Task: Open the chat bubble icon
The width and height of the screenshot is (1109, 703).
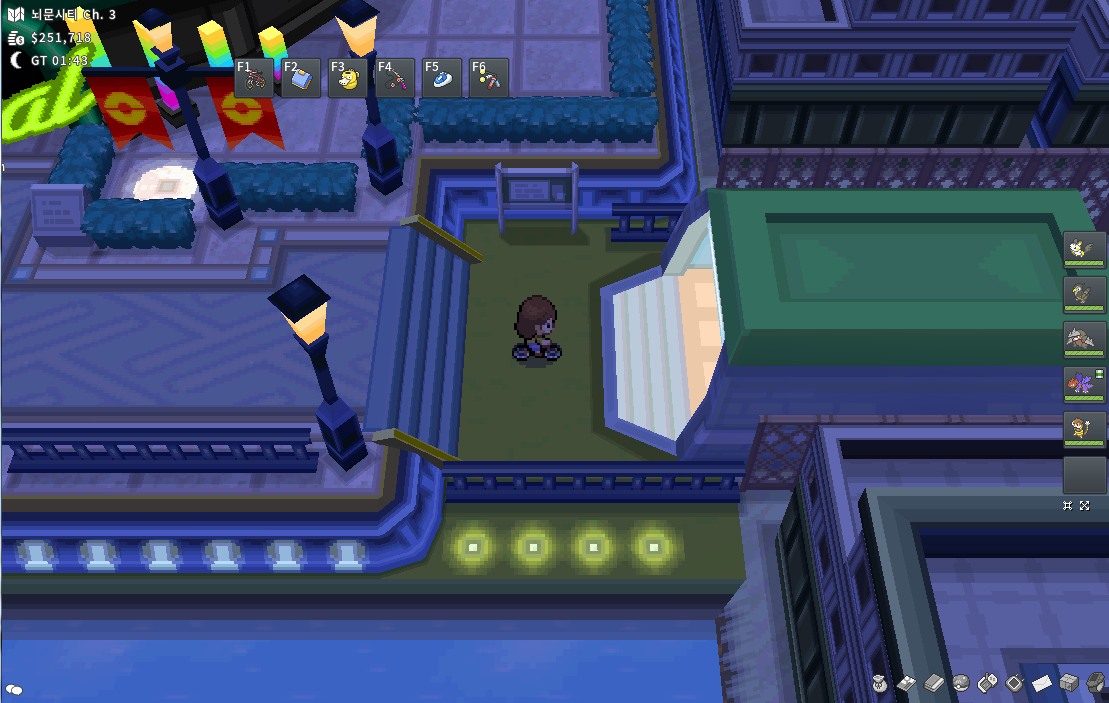Action: (14, 689)
